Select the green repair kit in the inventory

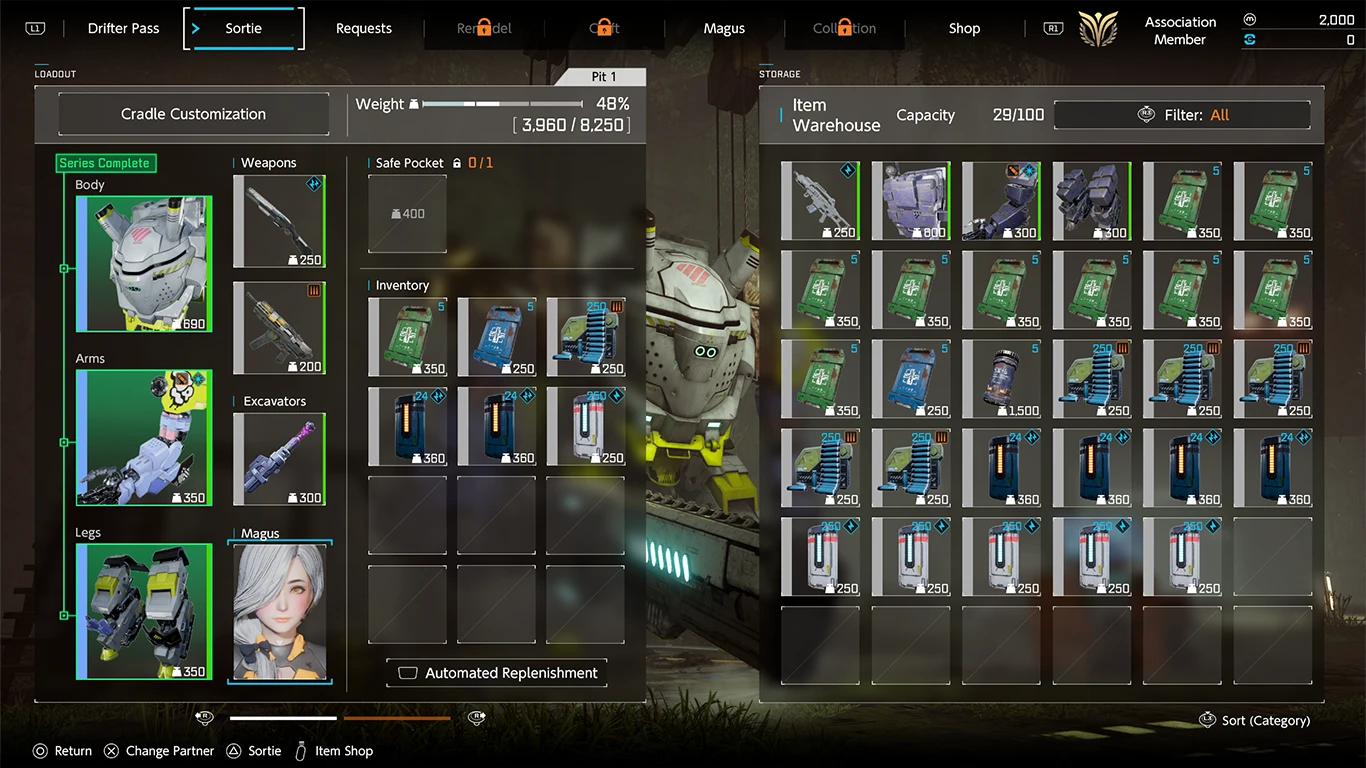pyautogui.click(x=407, y=336)
